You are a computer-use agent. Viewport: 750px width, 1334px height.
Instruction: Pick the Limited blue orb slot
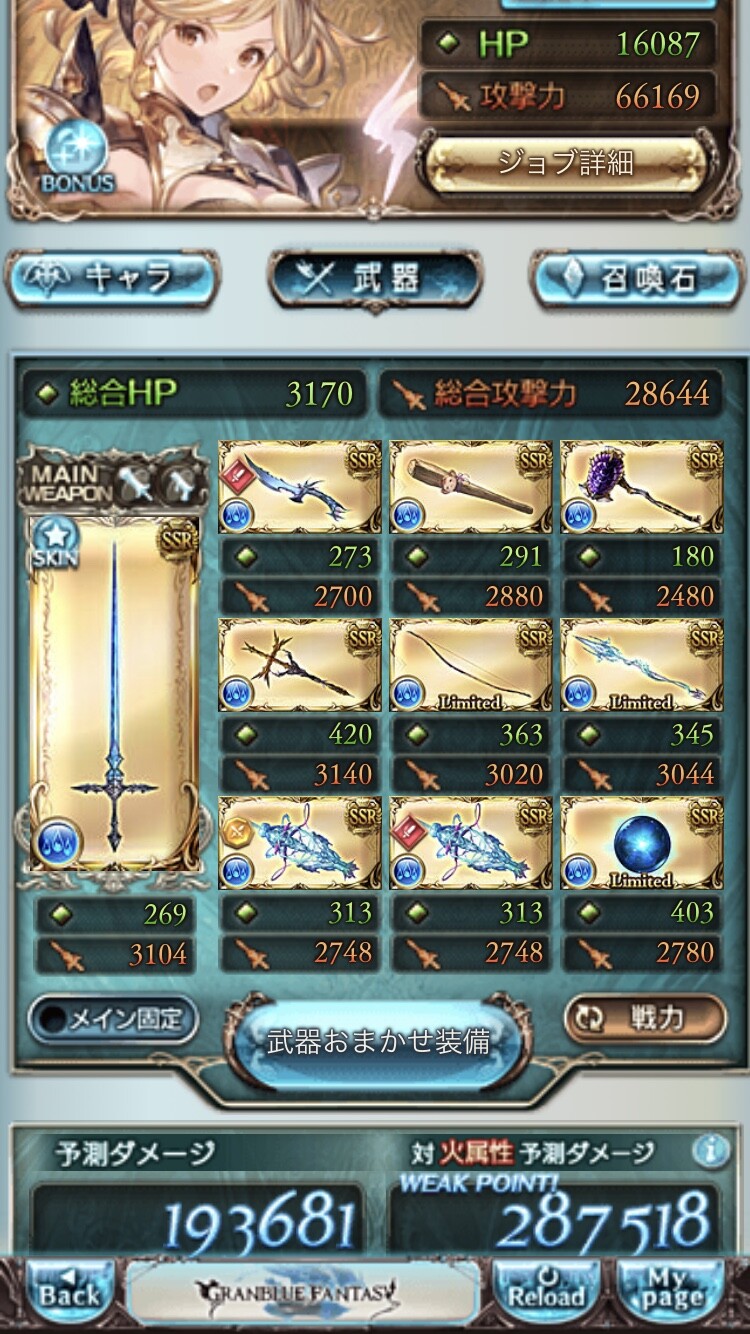(641, 843)
